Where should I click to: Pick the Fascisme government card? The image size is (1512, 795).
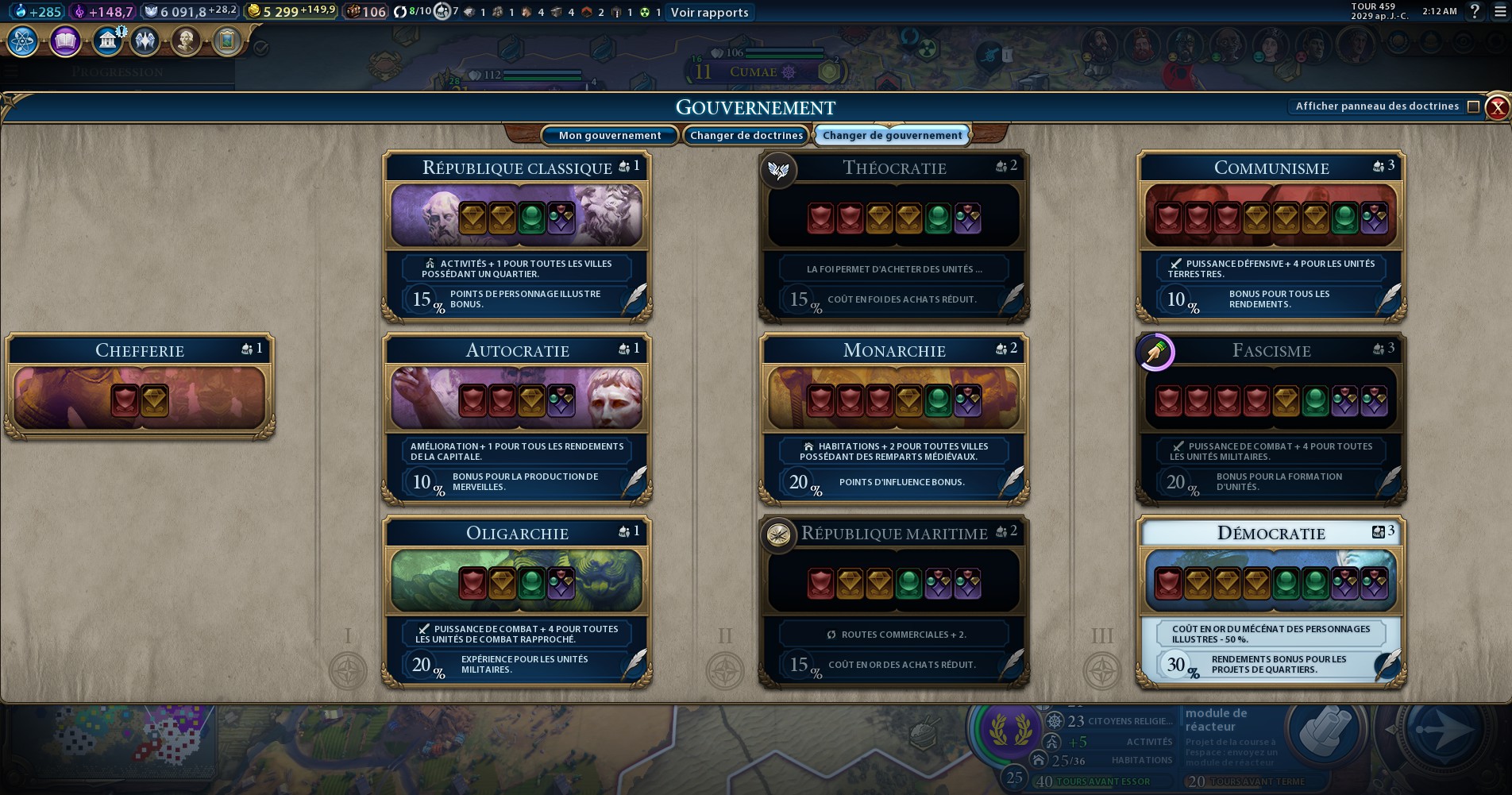1271,419
